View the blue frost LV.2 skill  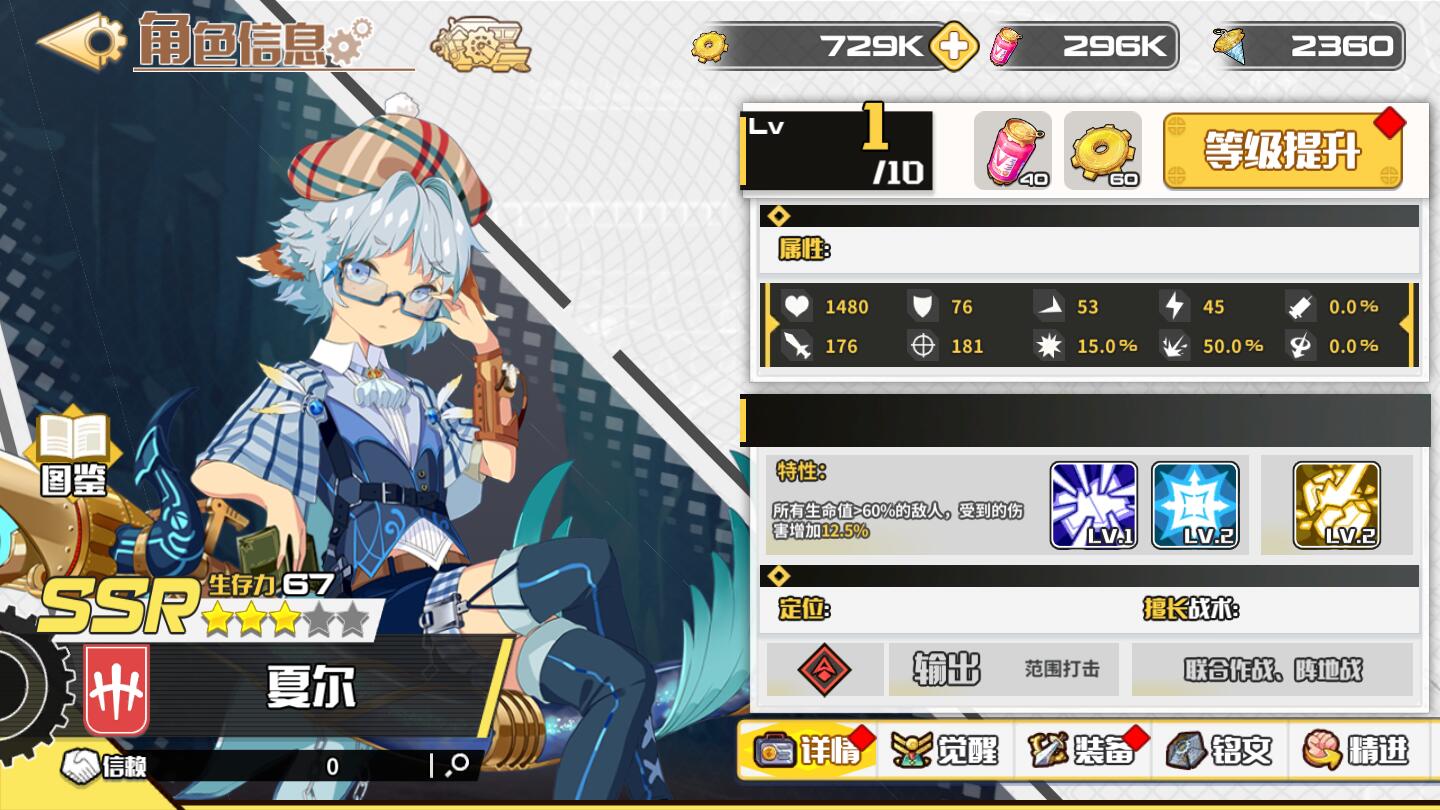pos(1195,505)
